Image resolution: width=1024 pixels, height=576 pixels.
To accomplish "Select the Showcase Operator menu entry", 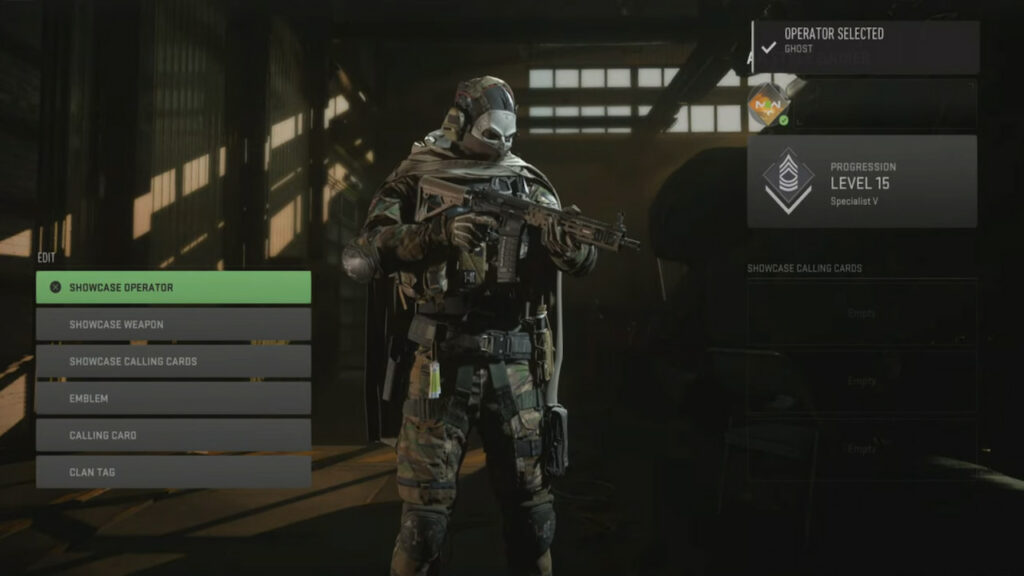I will click(x=173, y=288).
